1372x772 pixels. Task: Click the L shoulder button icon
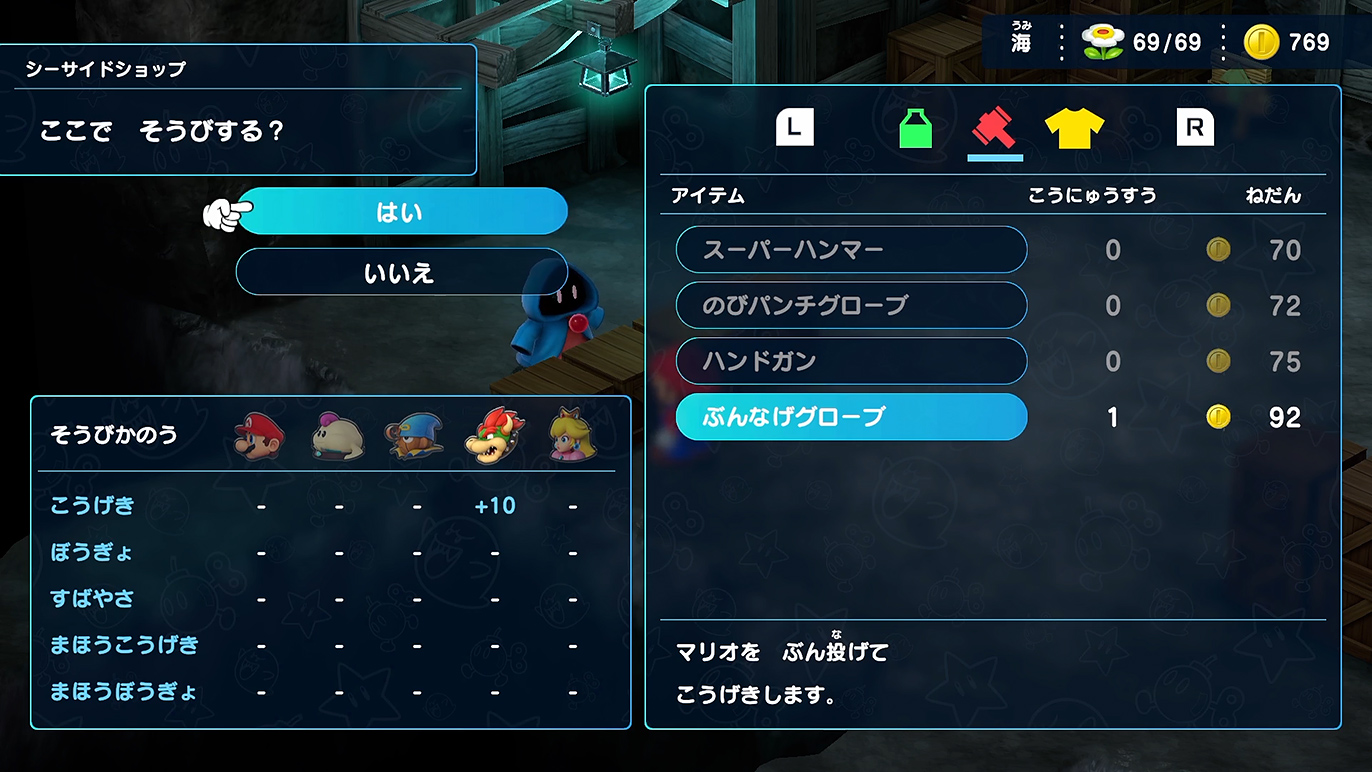pyautogui.click(x=794, y=124)
